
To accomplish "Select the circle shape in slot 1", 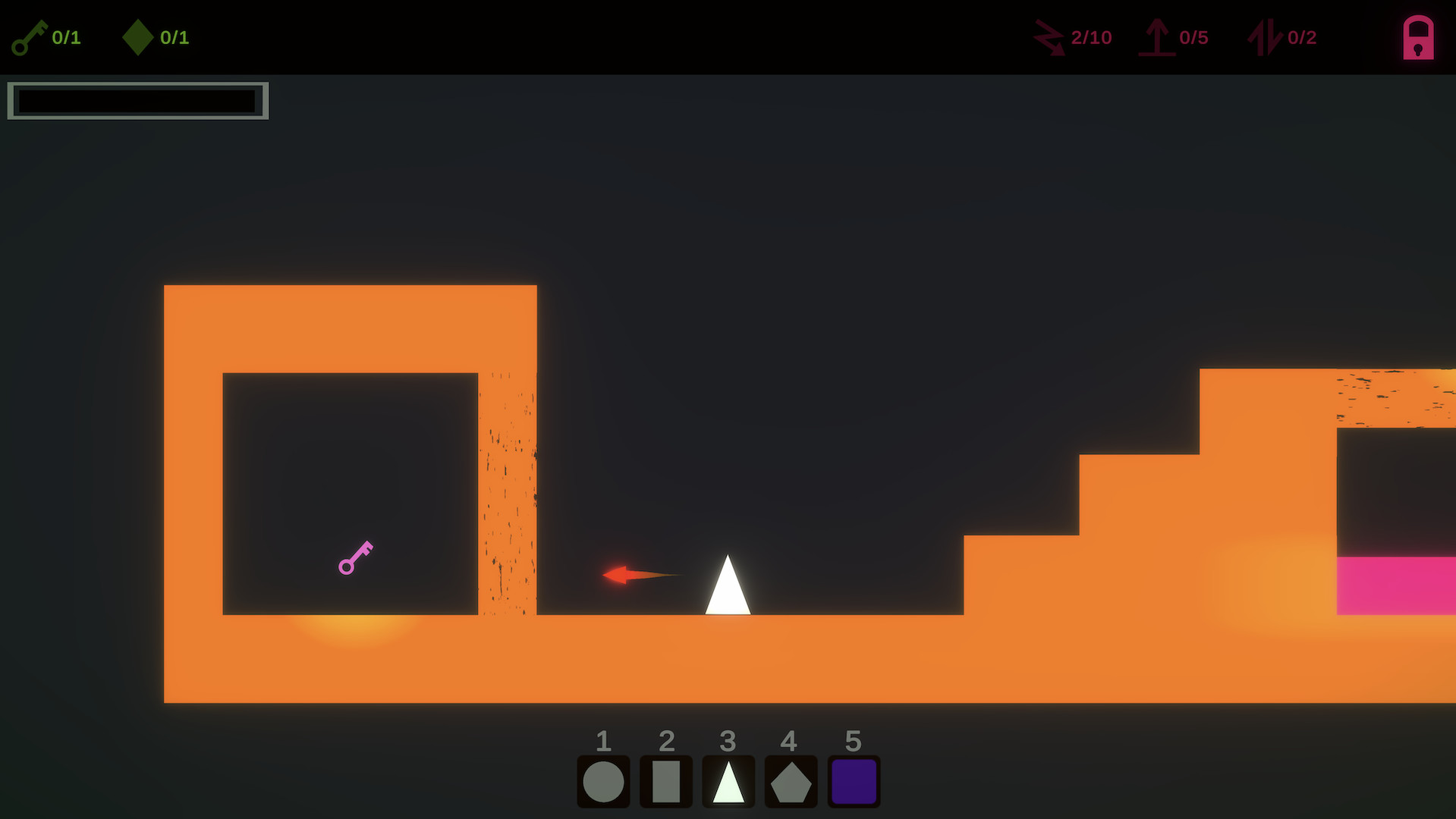I will [603, 780].
